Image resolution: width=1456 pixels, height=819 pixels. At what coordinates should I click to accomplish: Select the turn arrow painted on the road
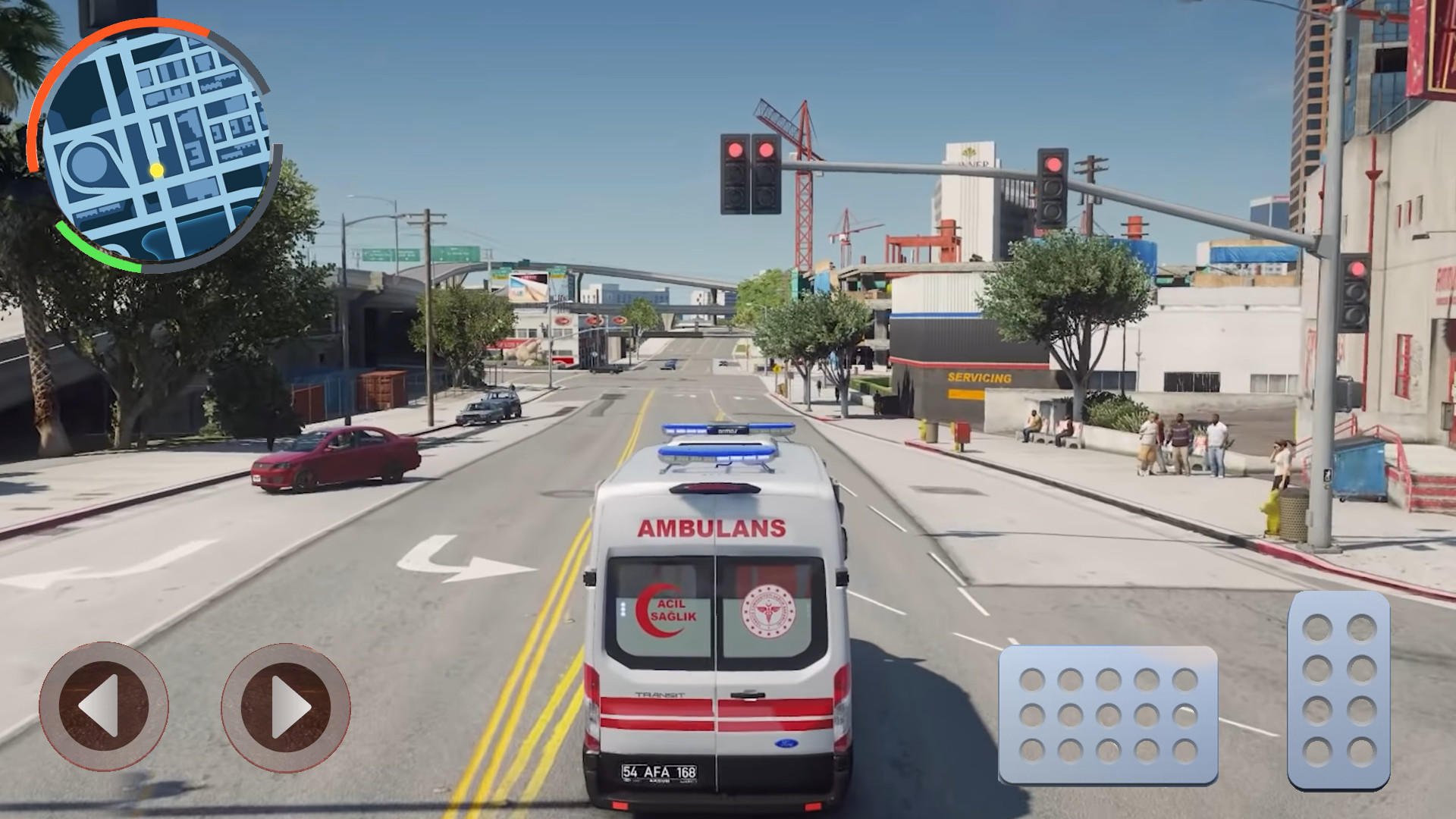(x=450, y=558)
